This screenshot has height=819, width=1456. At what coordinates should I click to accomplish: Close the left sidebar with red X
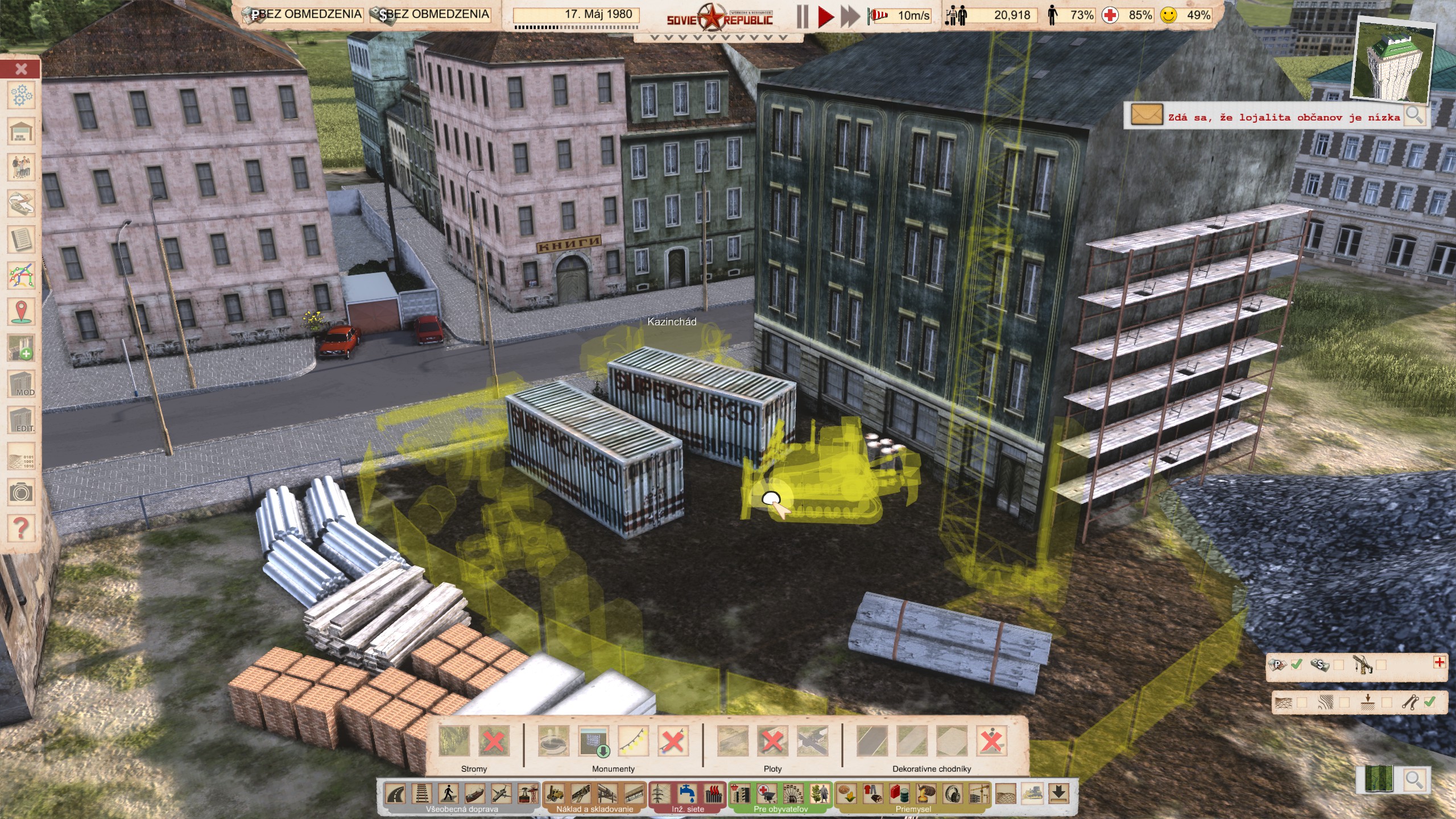point(21,69)
